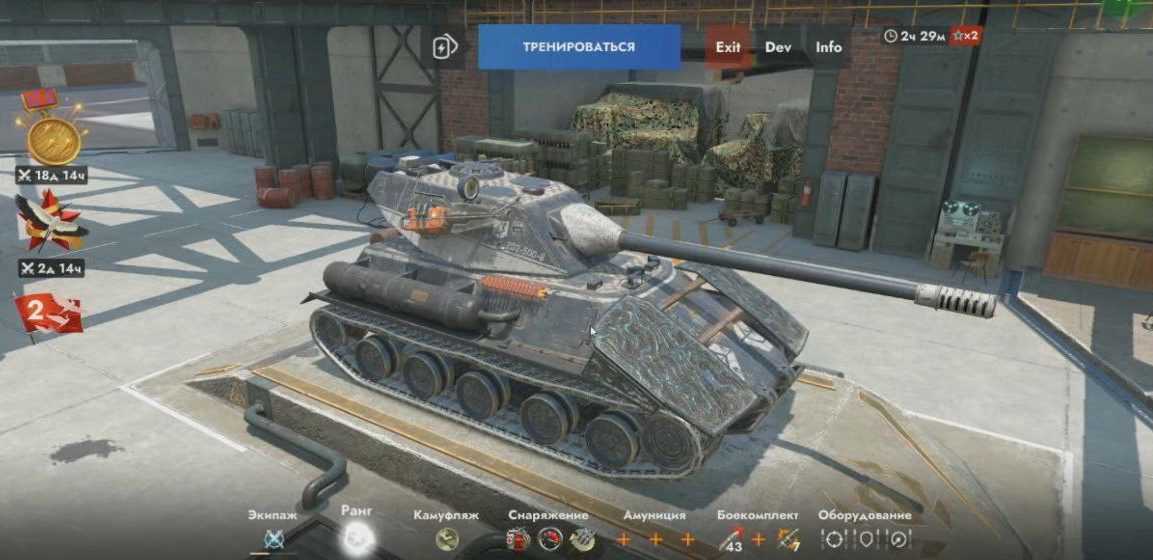Viewport: 1153px width, 560px height.
Task: Open the camouflage (Камуфляж) slot
Action: [x=446, y=540]
